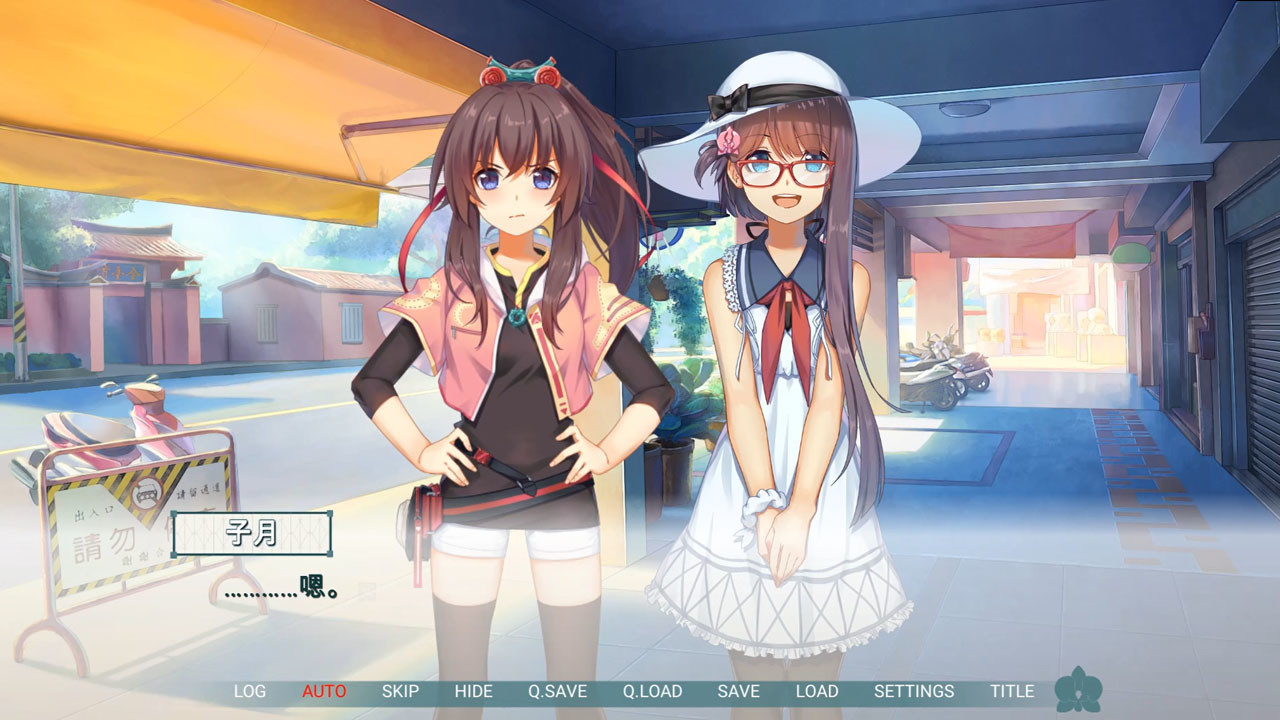The image size is (1280, 720).
Task: Hide the dialogue interface with HIDE
Action: coord(475,691)
